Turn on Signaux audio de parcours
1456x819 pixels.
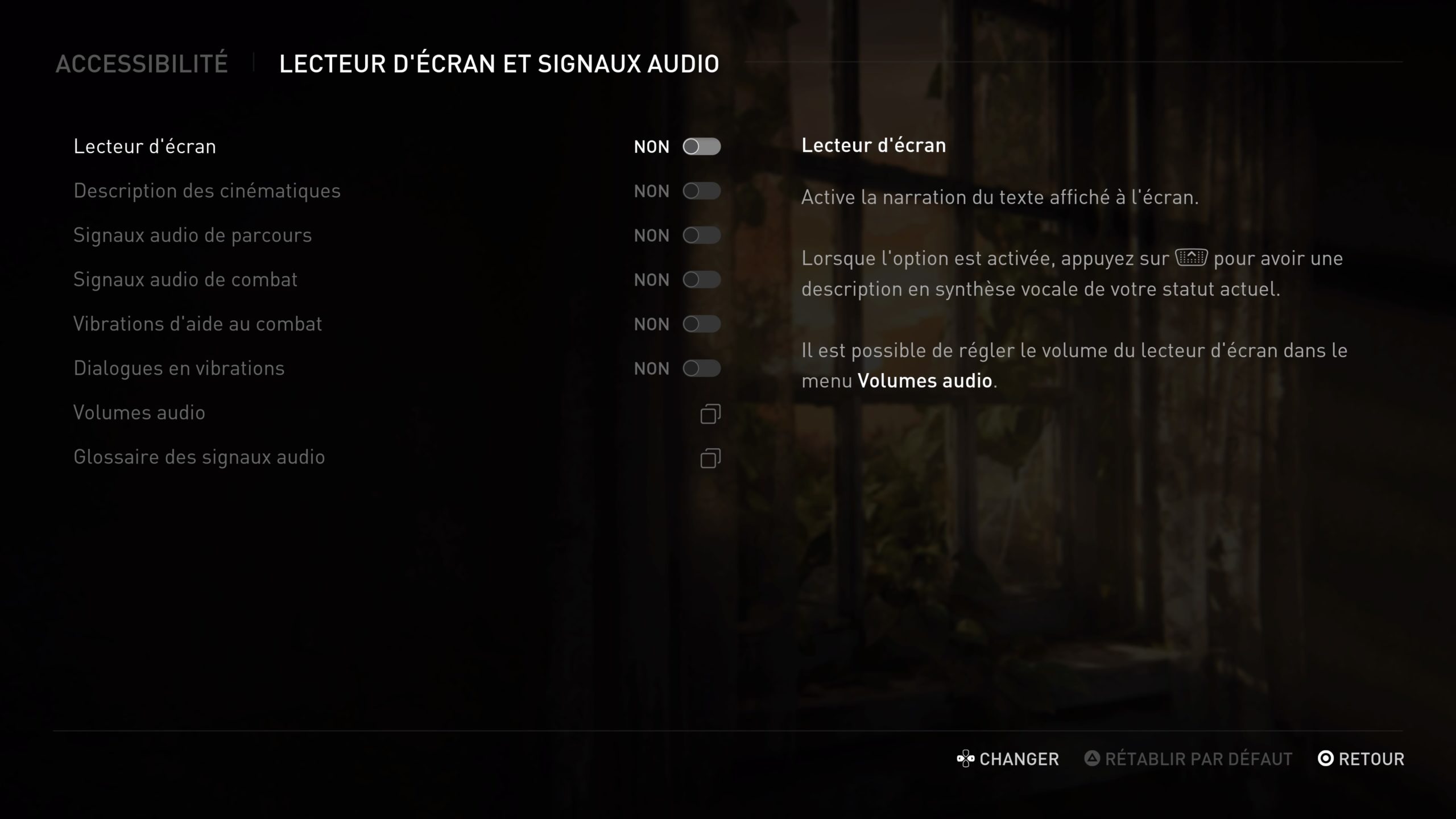coord(701,235)
